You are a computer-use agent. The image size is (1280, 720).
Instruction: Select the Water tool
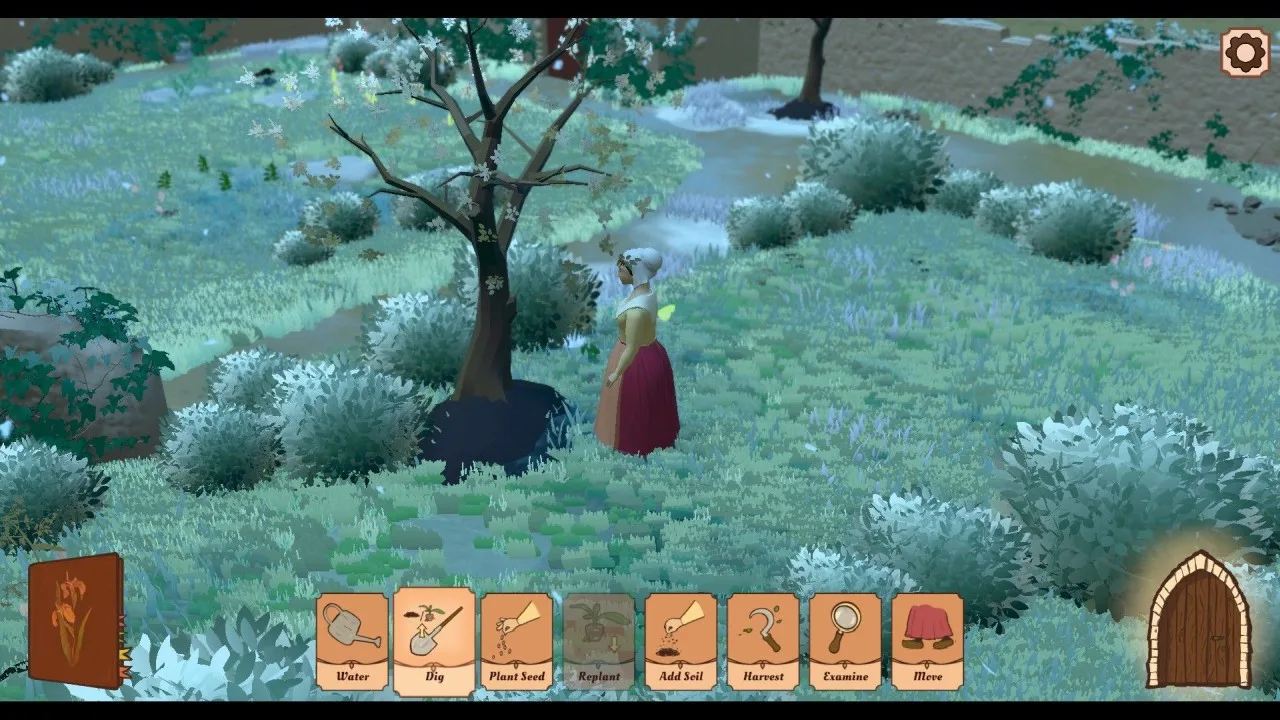click(352, 641)
